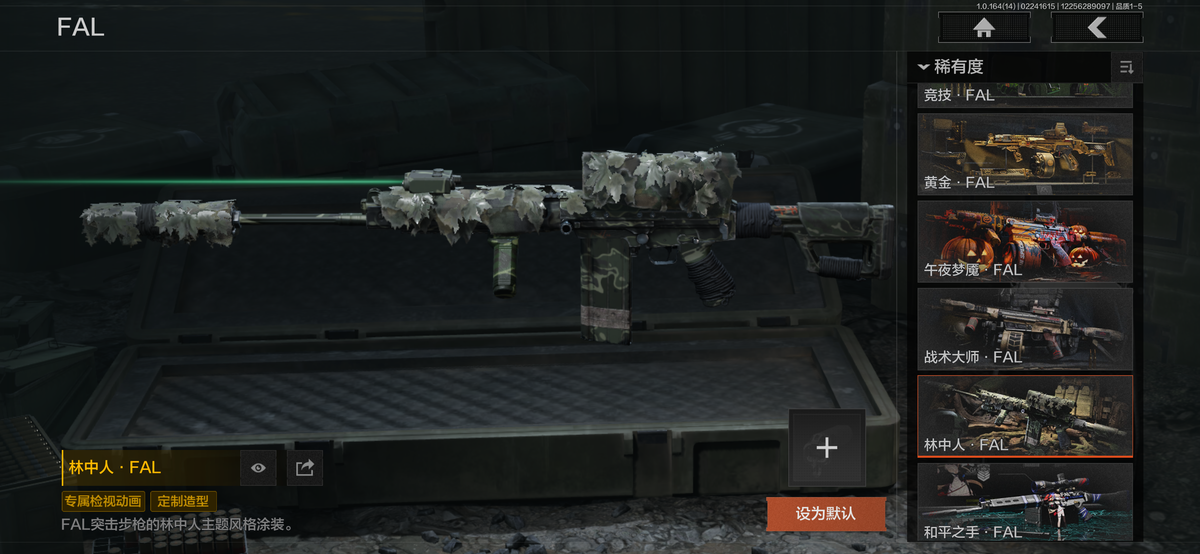The image size is (1200, 554).
Task: Toggle the sort order icon
Action: (x=1127, y=67)
